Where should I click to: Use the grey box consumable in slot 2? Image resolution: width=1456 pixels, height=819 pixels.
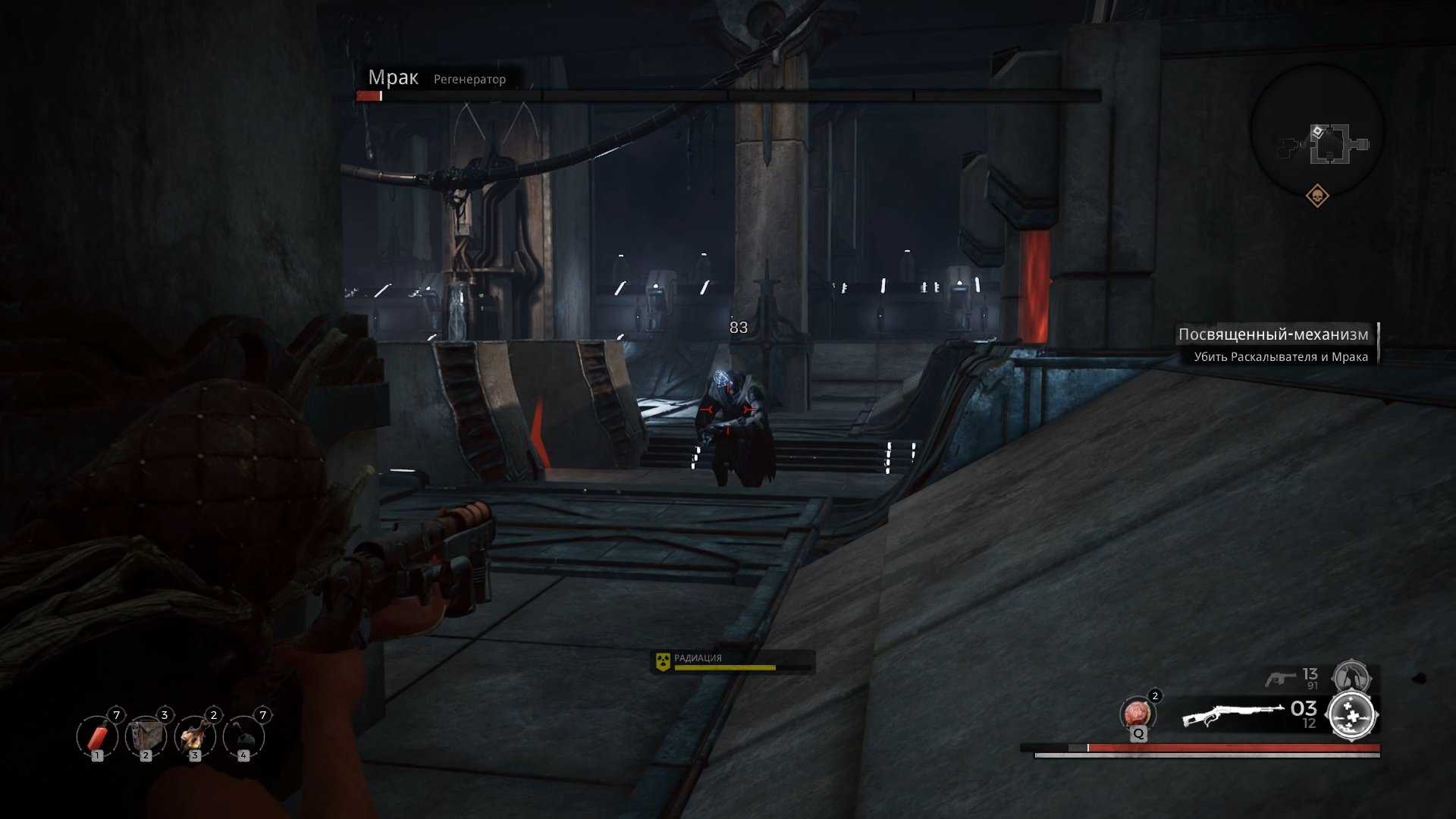coord(146,736)
